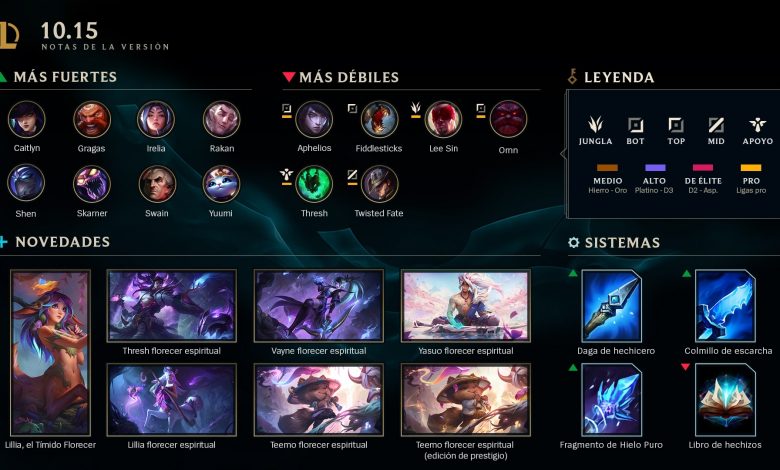Click the Daga de hechicero item icon

pyautogui.click(x=612, y=306)
